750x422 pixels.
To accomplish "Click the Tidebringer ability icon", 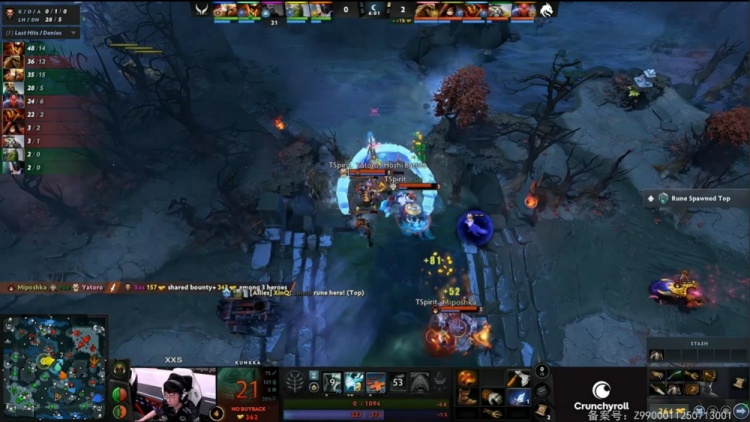I will tap(355, 382).
